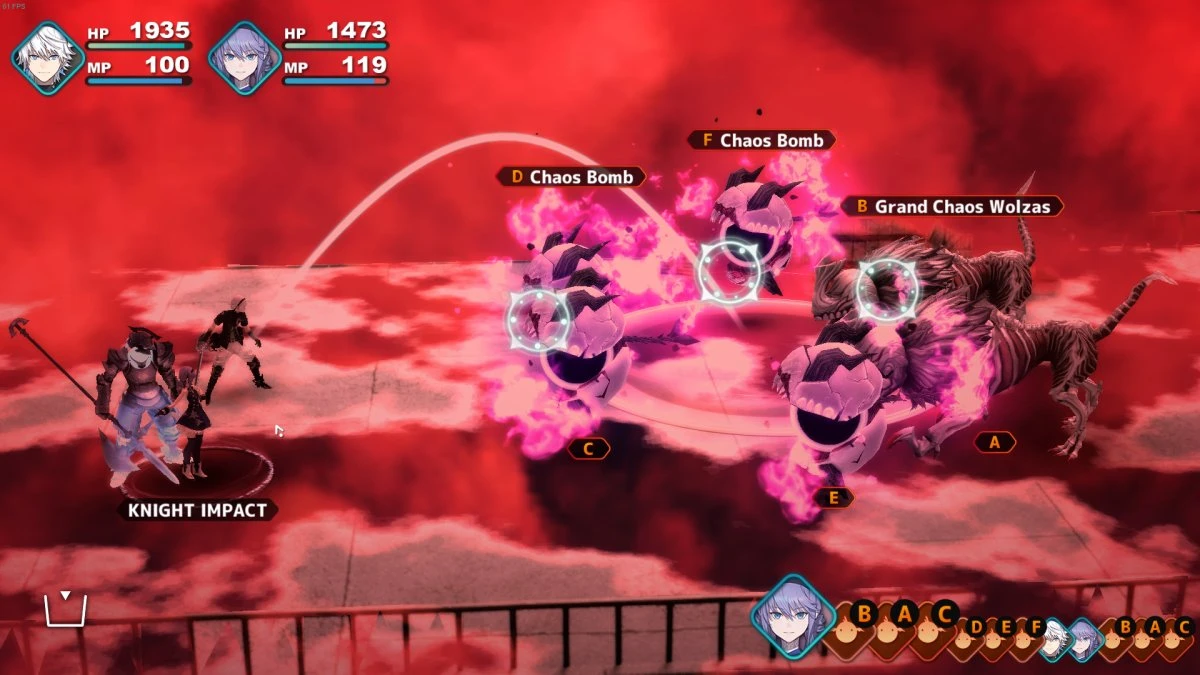Choose the F Chaos Bomb name label
1200x675 pixels.
point(761,141)
